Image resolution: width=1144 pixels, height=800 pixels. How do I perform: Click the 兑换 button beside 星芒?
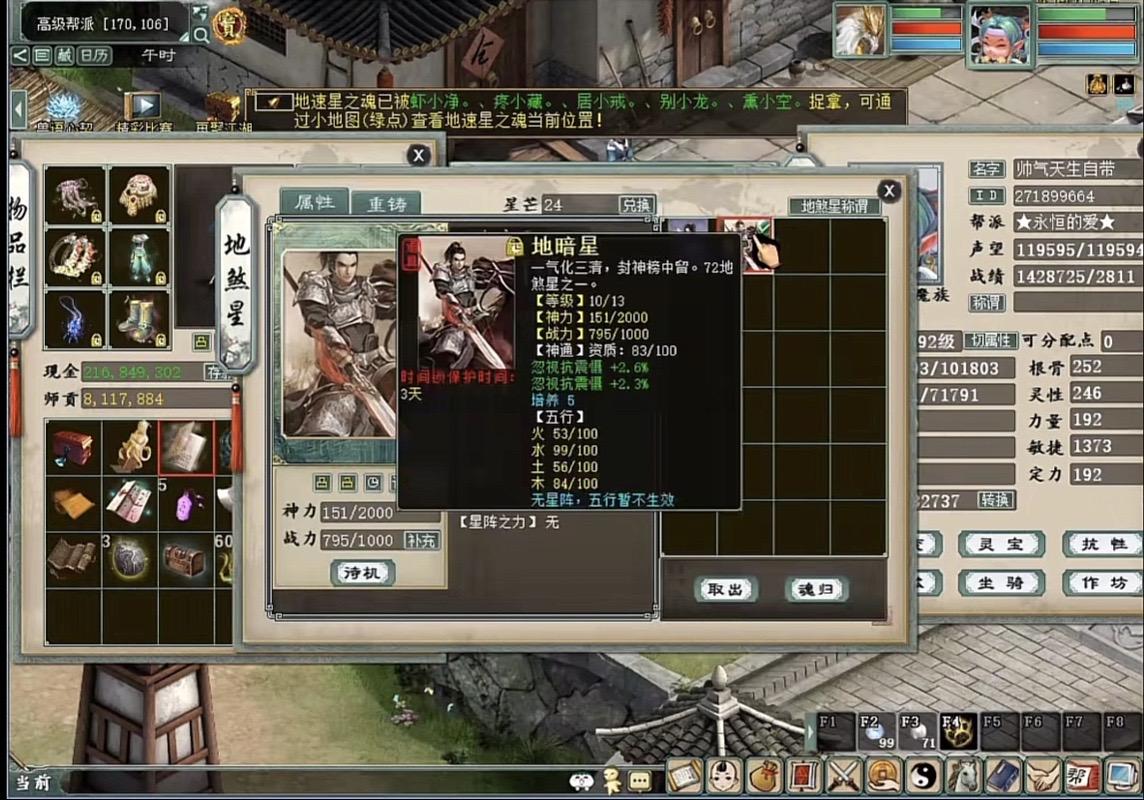point(637,205)
